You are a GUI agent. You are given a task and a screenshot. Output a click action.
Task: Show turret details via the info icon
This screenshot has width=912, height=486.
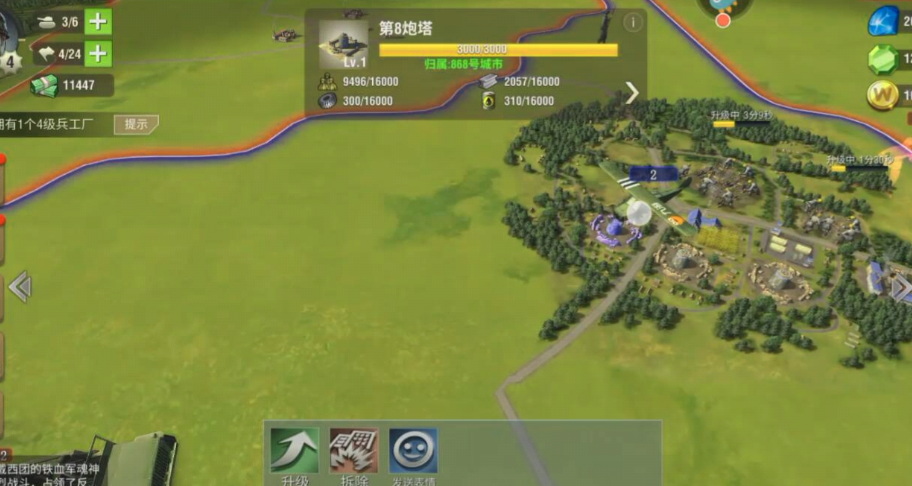[x=632, y=22]
